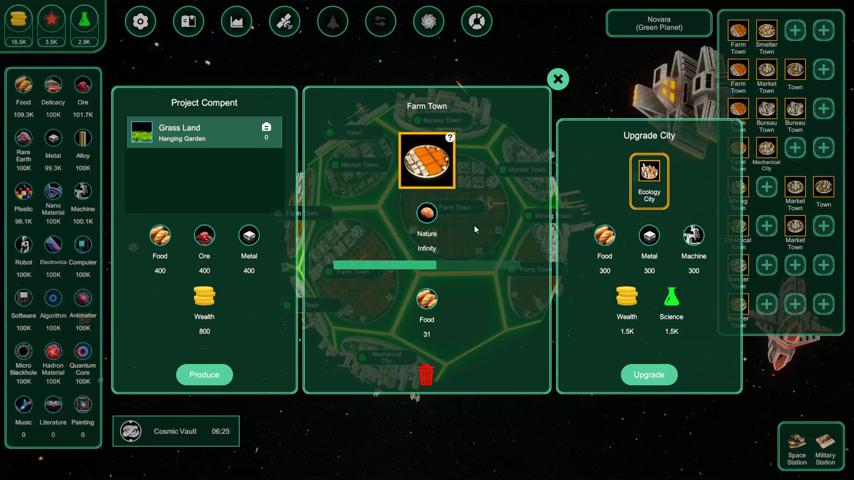Demolish with the red trash can icon
This screenshot has width=854, height=480.
click(426, 375)
